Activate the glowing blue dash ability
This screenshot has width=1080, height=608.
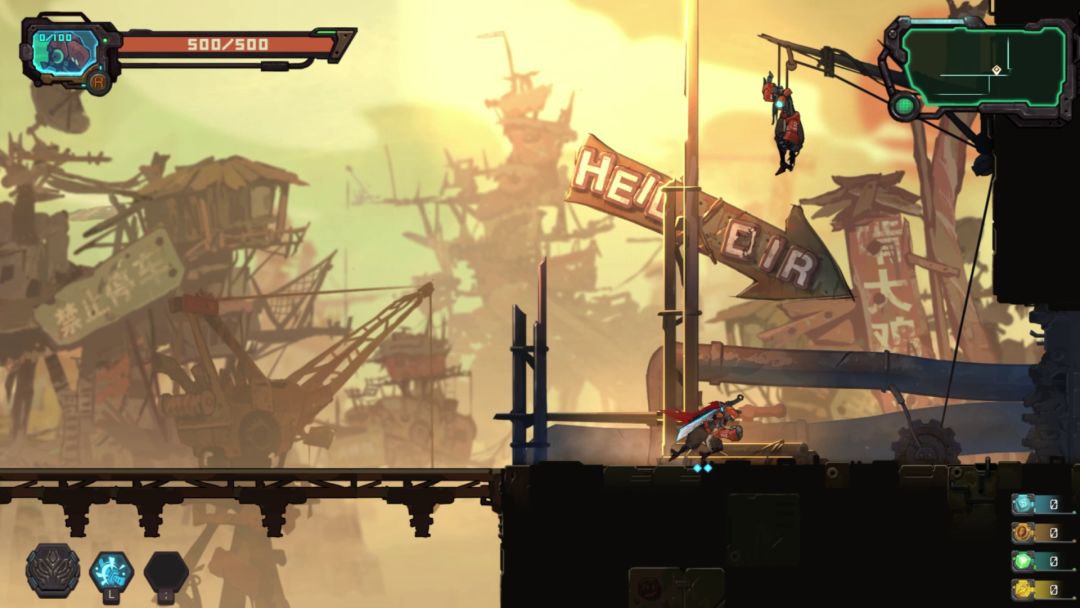click(111, 571)
